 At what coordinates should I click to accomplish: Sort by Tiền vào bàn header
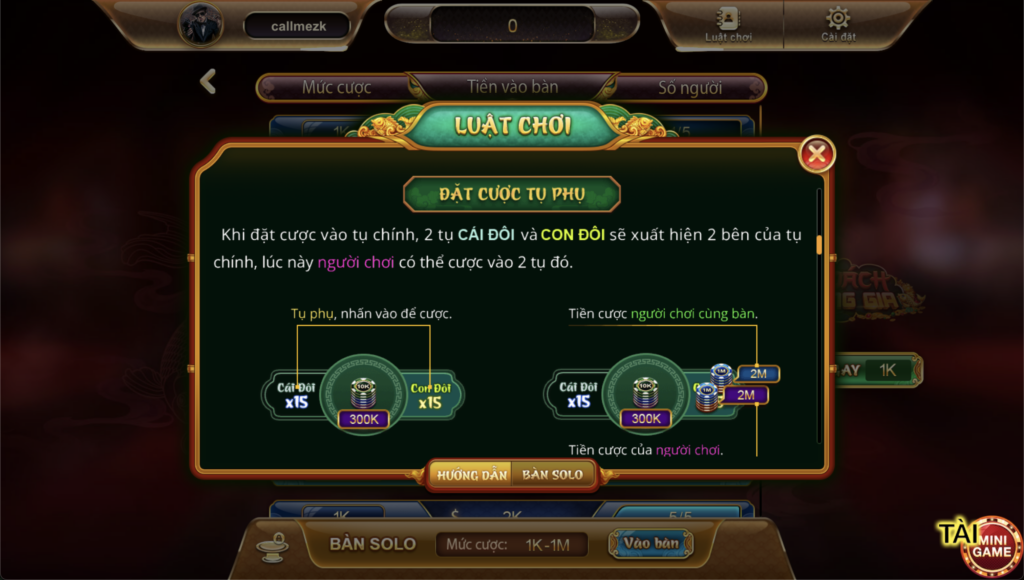point(513,87)
